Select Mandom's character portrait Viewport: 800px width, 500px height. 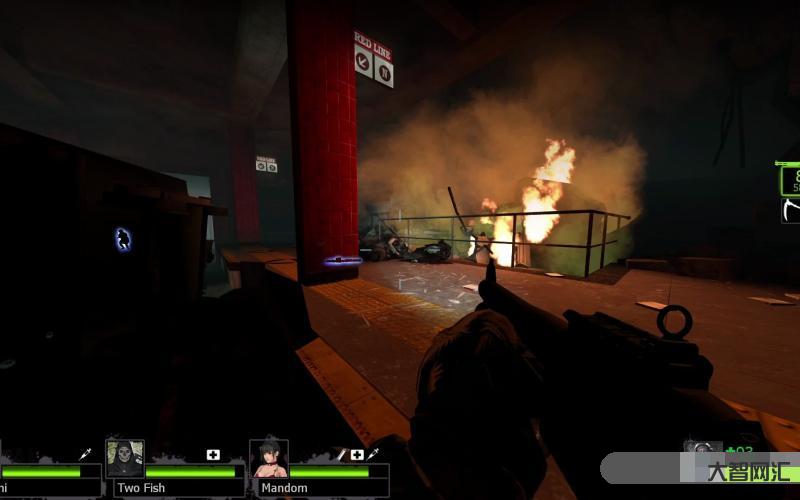click(x=269, y=459)
